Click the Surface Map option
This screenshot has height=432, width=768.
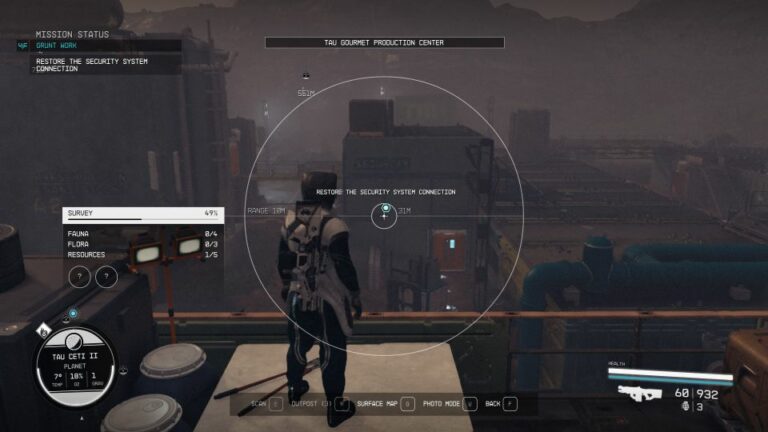385,404
